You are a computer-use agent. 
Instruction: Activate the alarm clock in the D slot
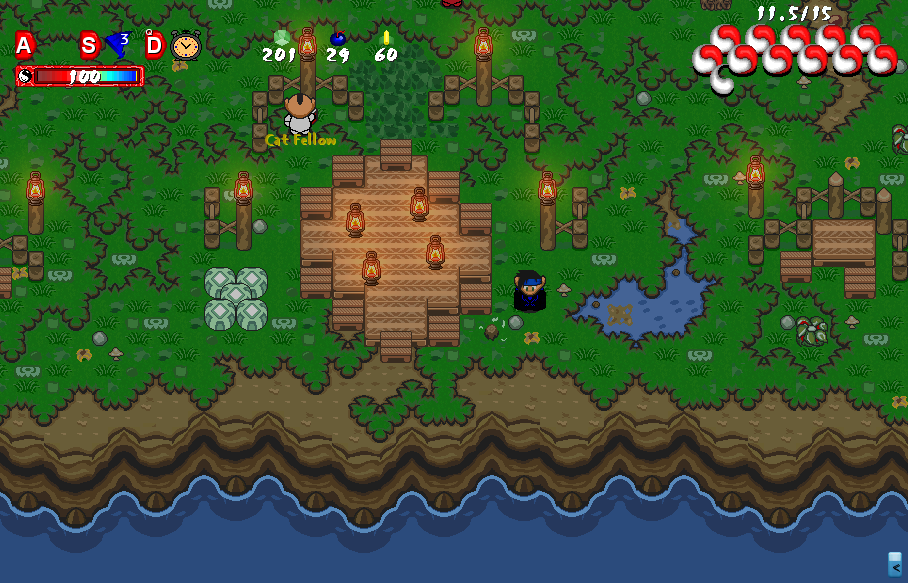tap(185, 45)
